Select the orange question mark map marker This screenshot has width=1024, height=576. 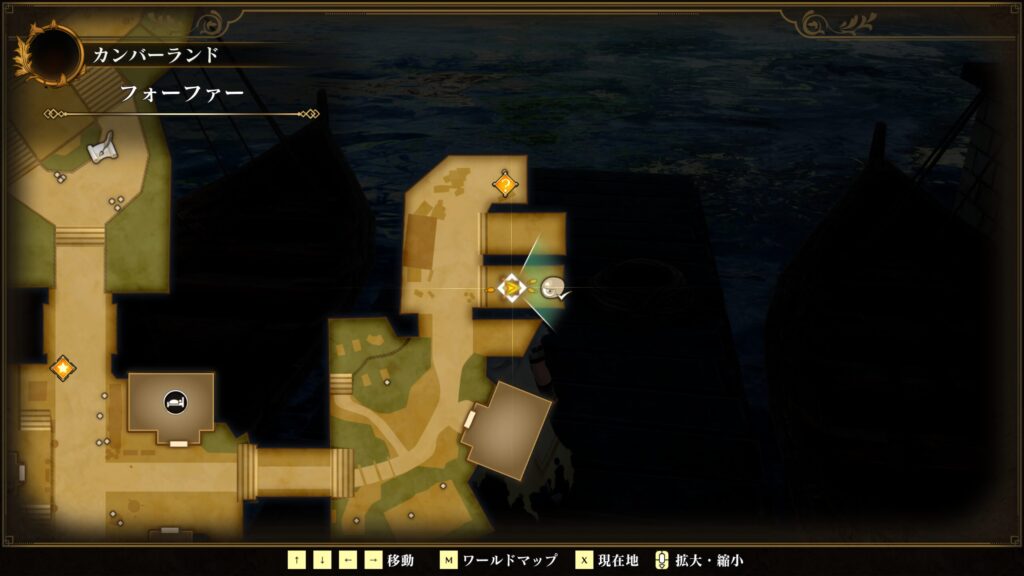coord(506,184)
